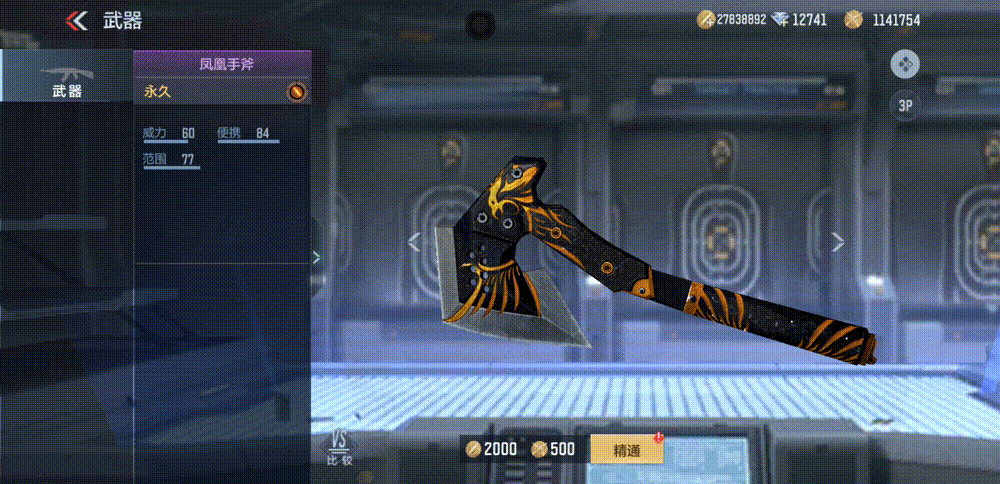
Task: Toggle the 3P third-person view
Action: 905,105
